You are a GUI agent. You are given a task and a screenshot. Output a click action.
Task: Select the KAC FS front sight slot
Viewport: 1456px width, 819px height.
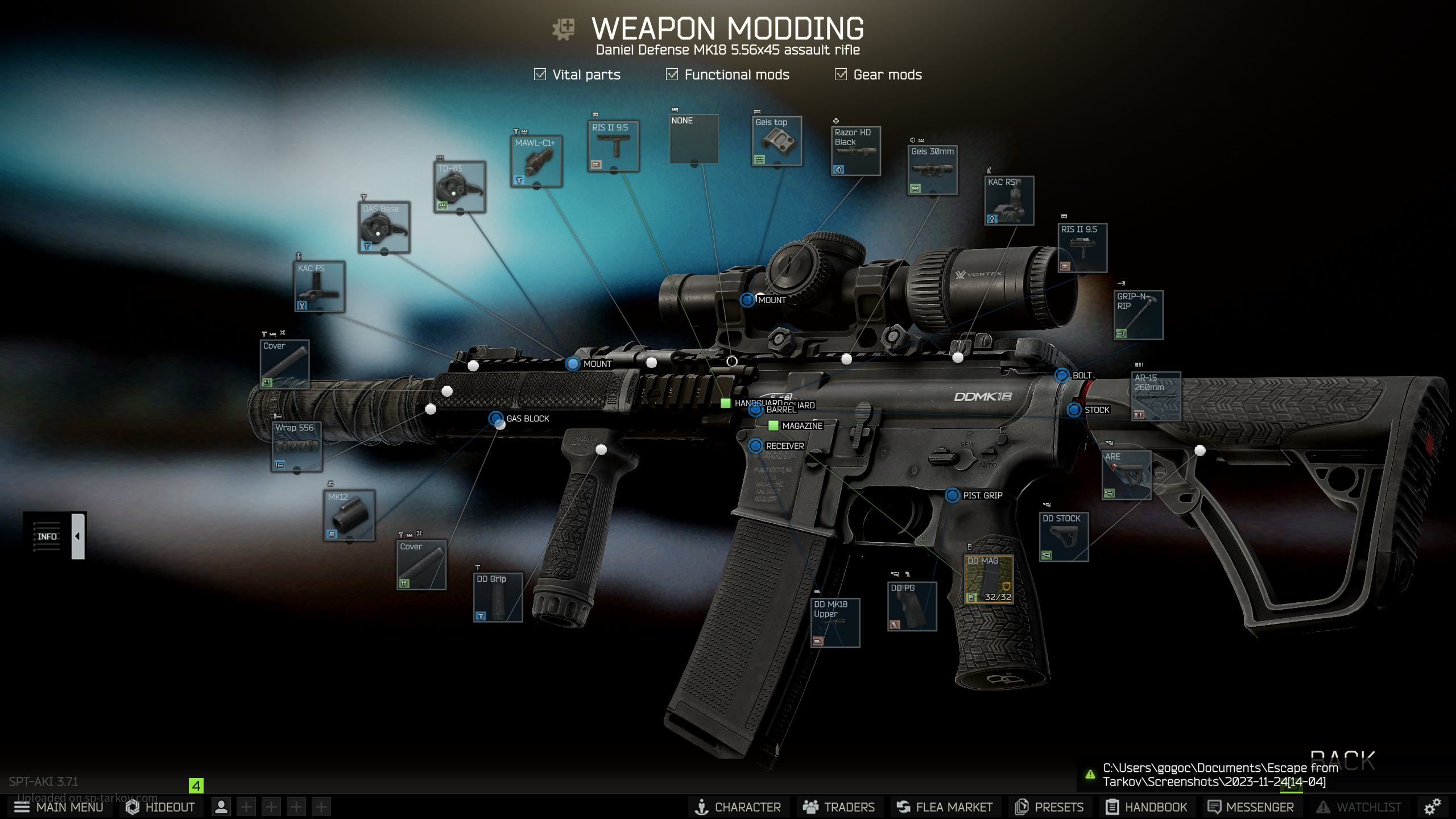pos(320,287)
